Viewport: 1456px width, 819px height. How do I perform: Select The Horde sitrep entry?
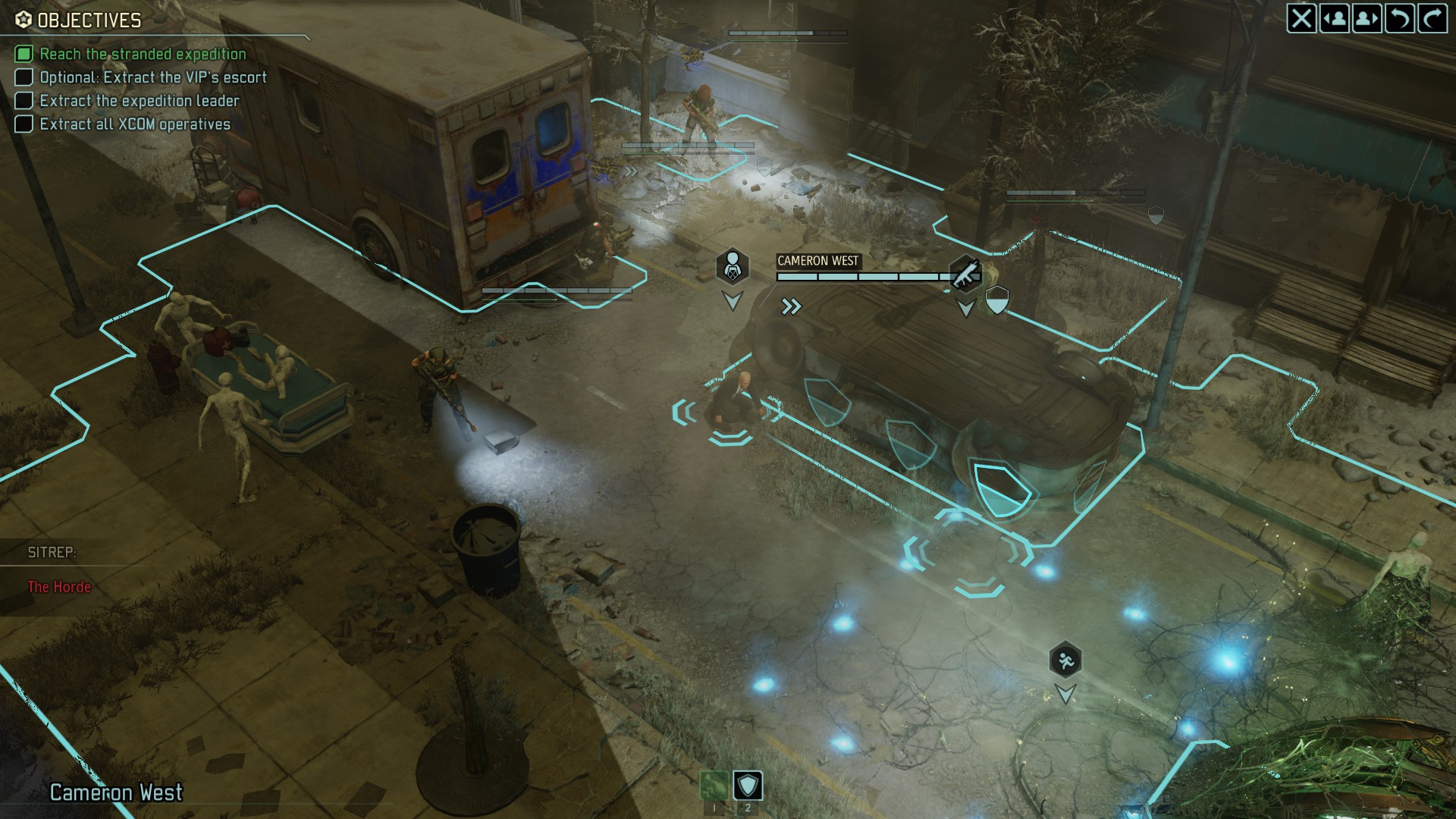tap(59, 587)
